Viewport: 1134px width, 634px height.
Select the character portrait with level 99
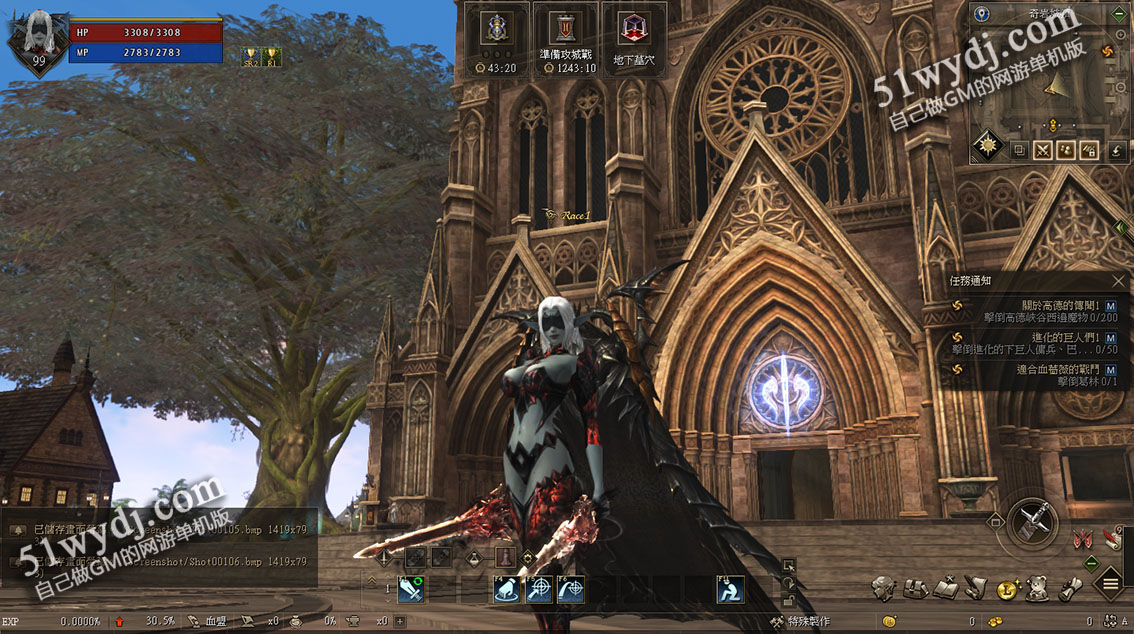coord(38,38)
